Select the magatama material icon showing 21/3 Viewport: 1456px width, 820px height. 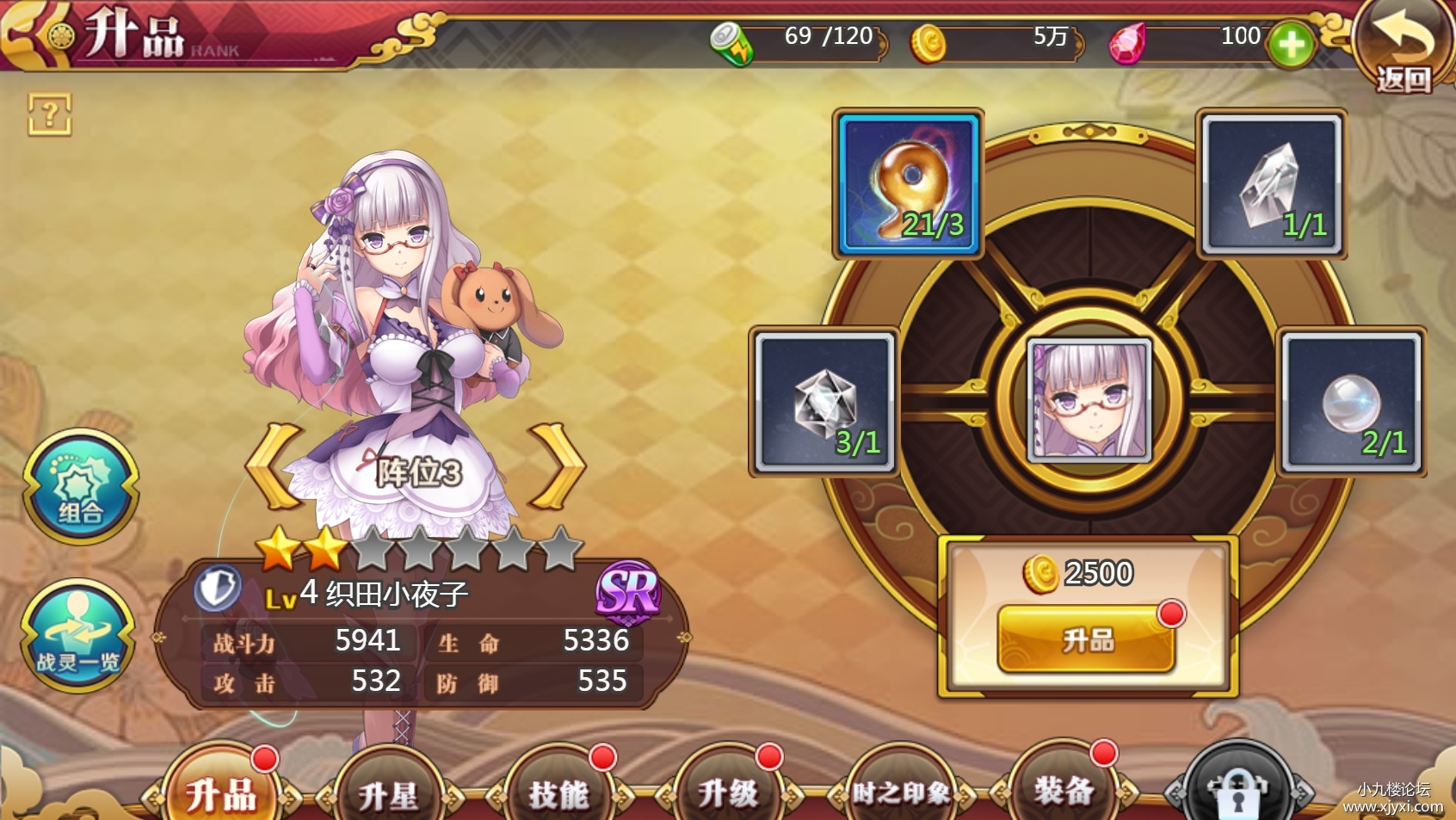(x=906, y=181)
